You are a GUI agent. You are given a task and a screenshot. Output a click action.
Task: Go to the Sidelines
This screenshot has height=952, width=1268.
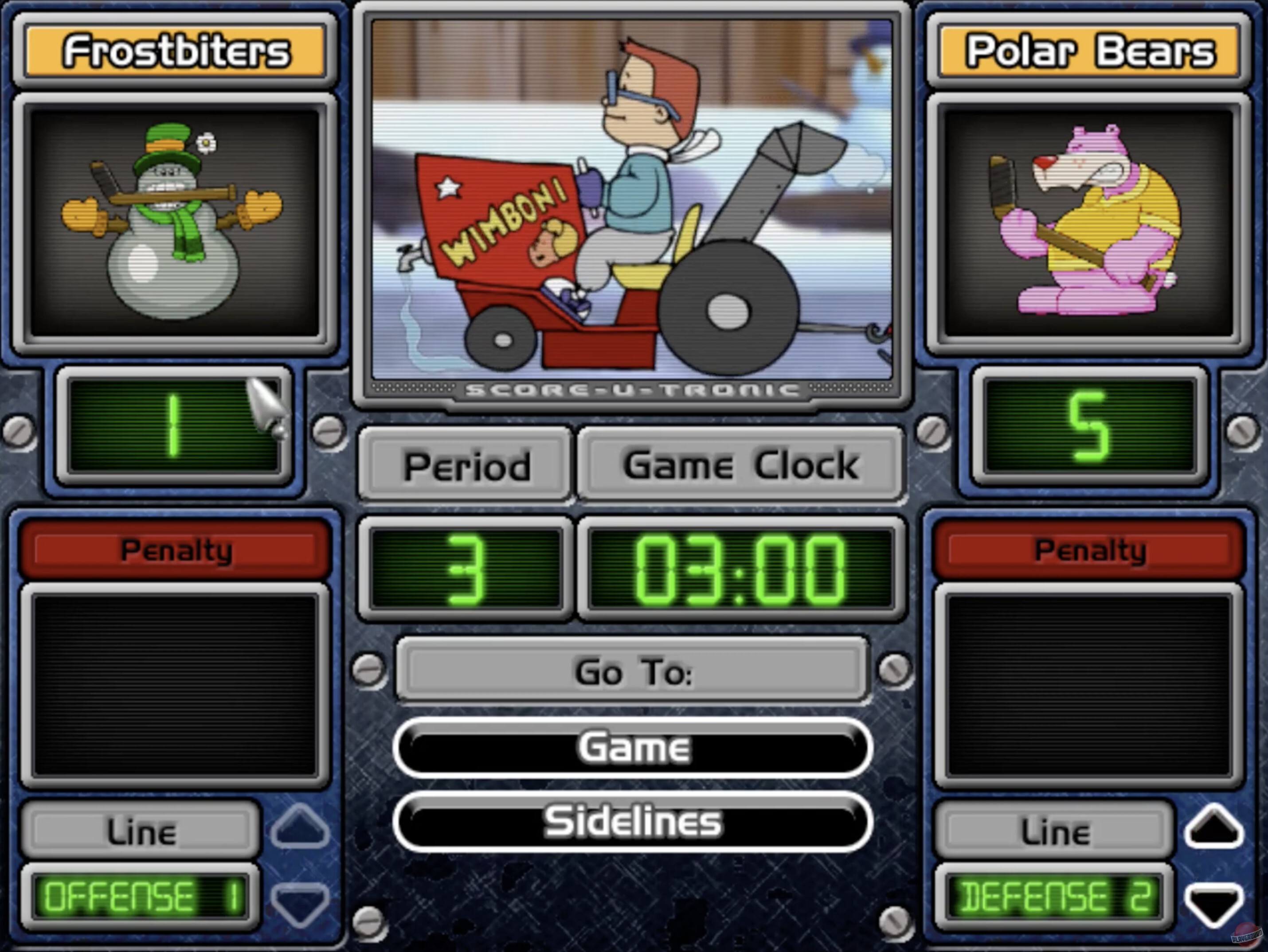click(x=634, y=822)
